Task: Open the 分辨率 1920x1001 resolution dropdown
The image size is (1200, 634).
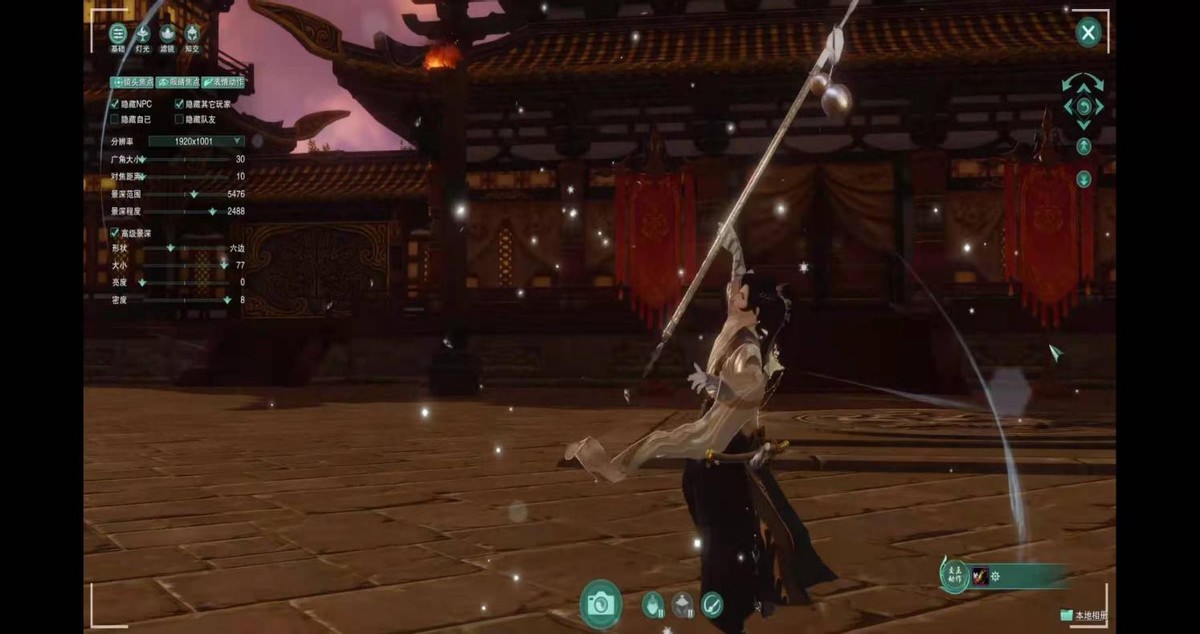Action: coord(196,141)
